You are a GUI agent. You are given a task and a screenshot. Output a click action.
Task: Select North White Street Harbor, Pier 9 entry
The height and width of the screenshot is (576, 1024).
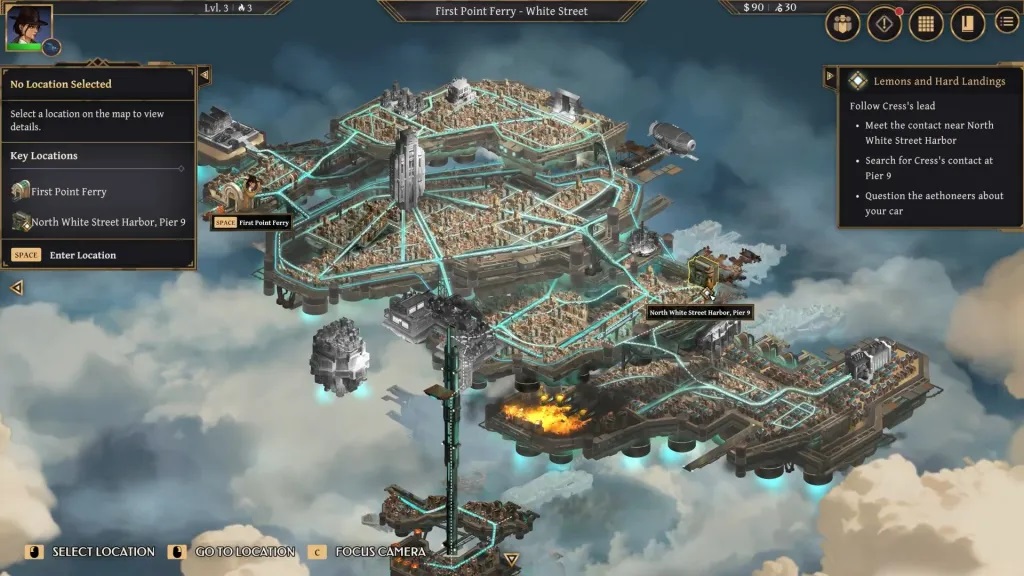[x=108, y=222]
